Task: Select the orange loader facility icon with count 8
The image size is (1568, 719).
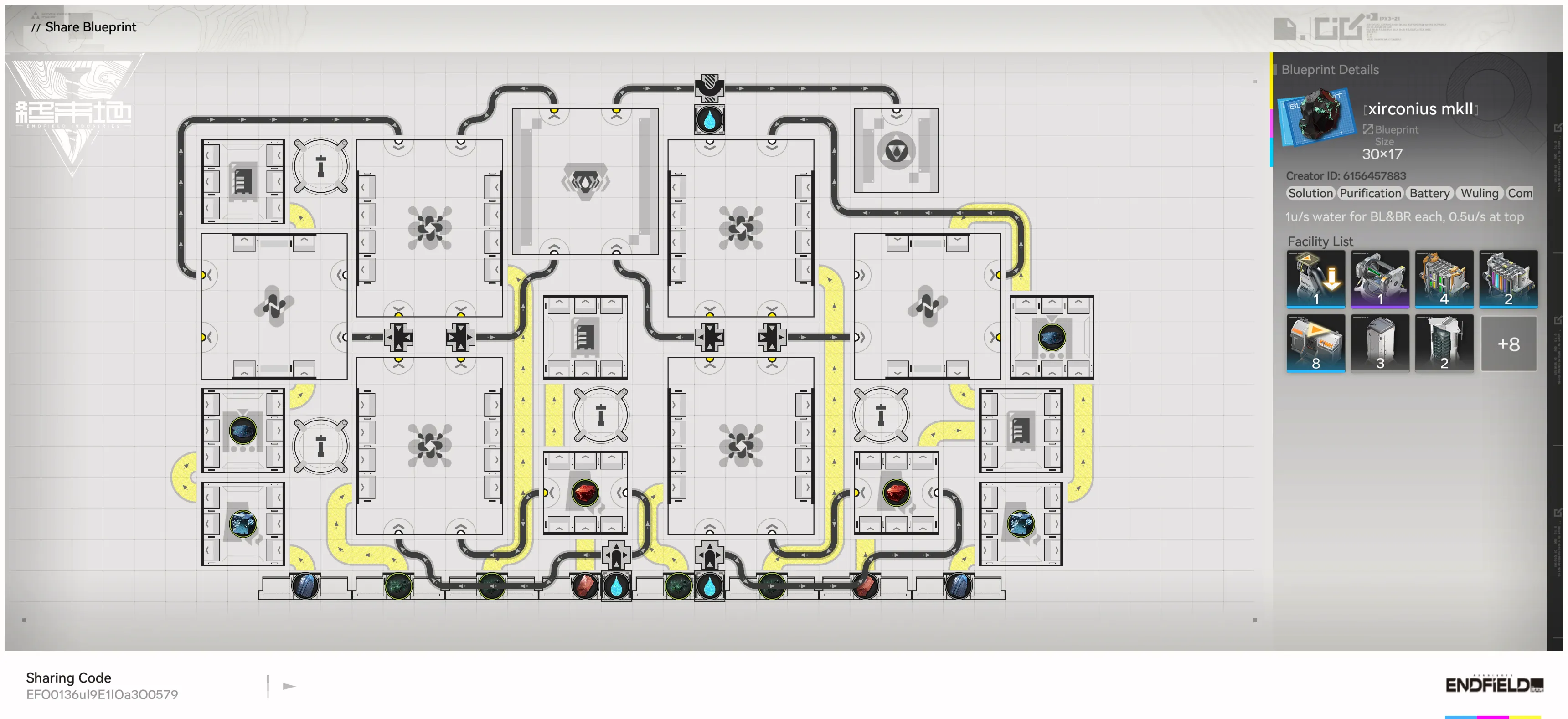Action: 1316,344
